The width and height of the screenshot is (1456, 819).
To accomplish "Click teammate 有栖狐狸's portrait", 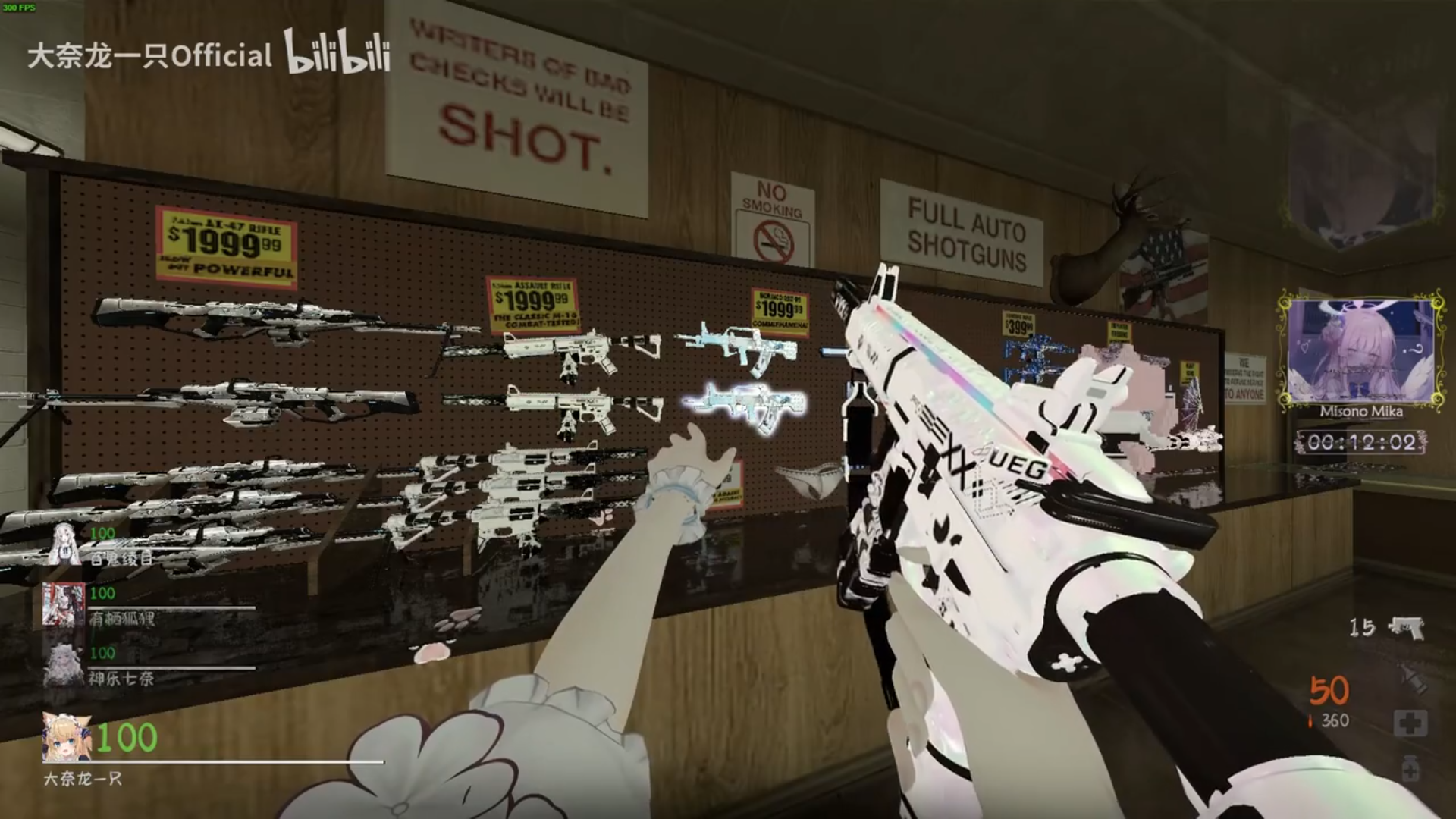I will point(64,604).
